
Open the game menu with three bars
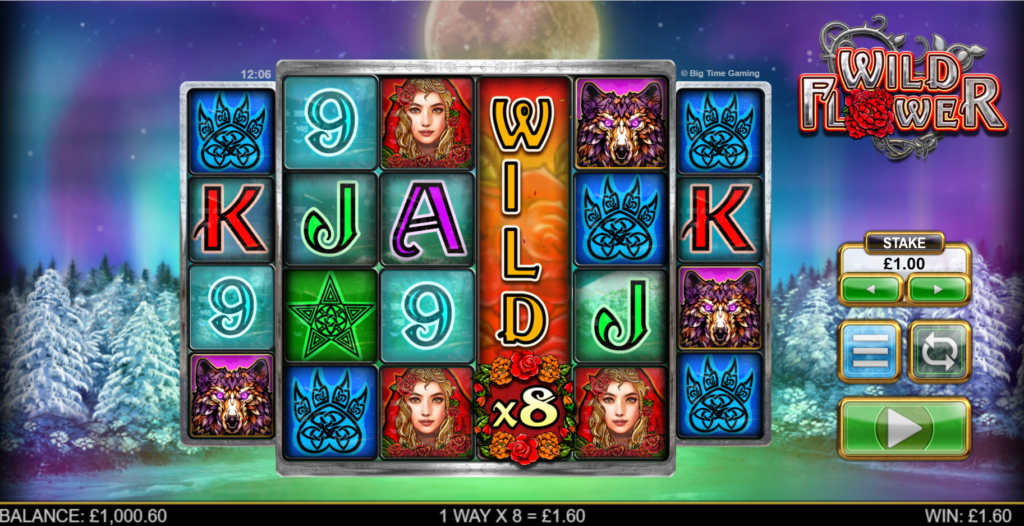[x=868, y=352]
